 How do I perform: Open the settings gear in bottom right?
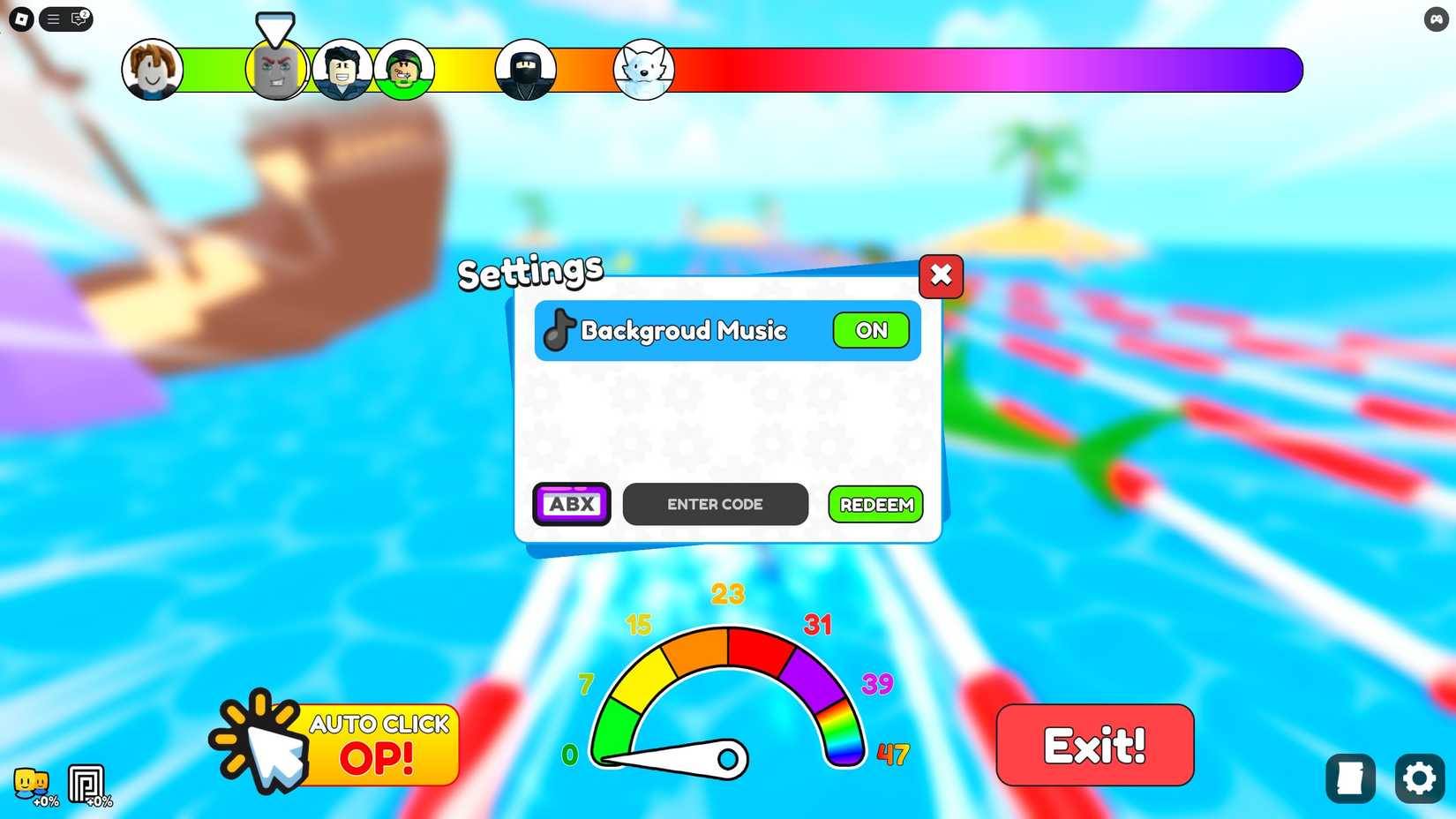point(1418,778)
